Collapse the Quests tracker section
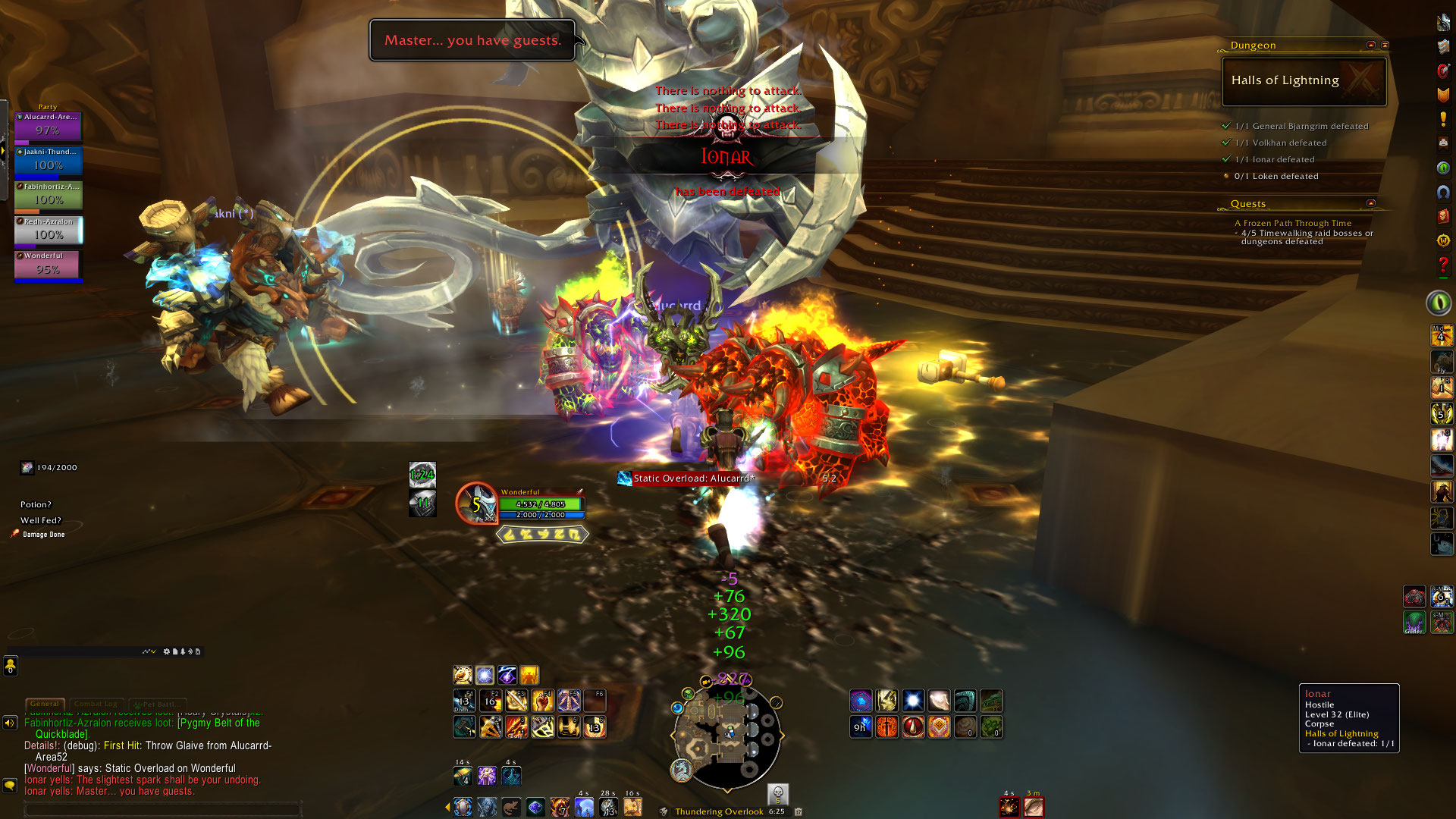Viewport: 1456px width, 819px height. tap(1370, 203)
